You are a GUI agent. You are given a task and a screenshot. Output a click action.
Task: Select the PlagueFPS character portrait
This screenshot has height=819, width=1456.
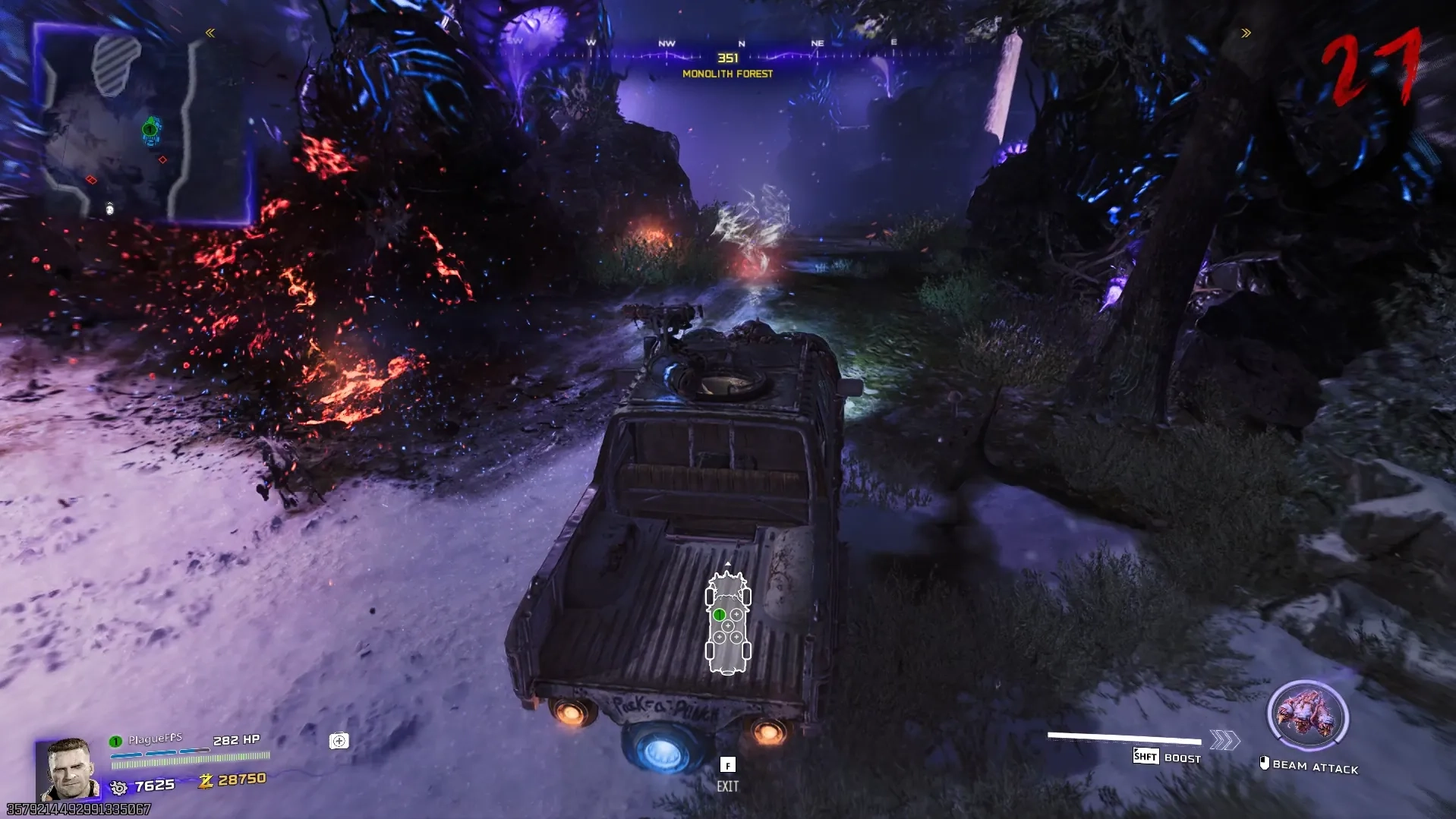pyautogui.click(x=70, y=768)
